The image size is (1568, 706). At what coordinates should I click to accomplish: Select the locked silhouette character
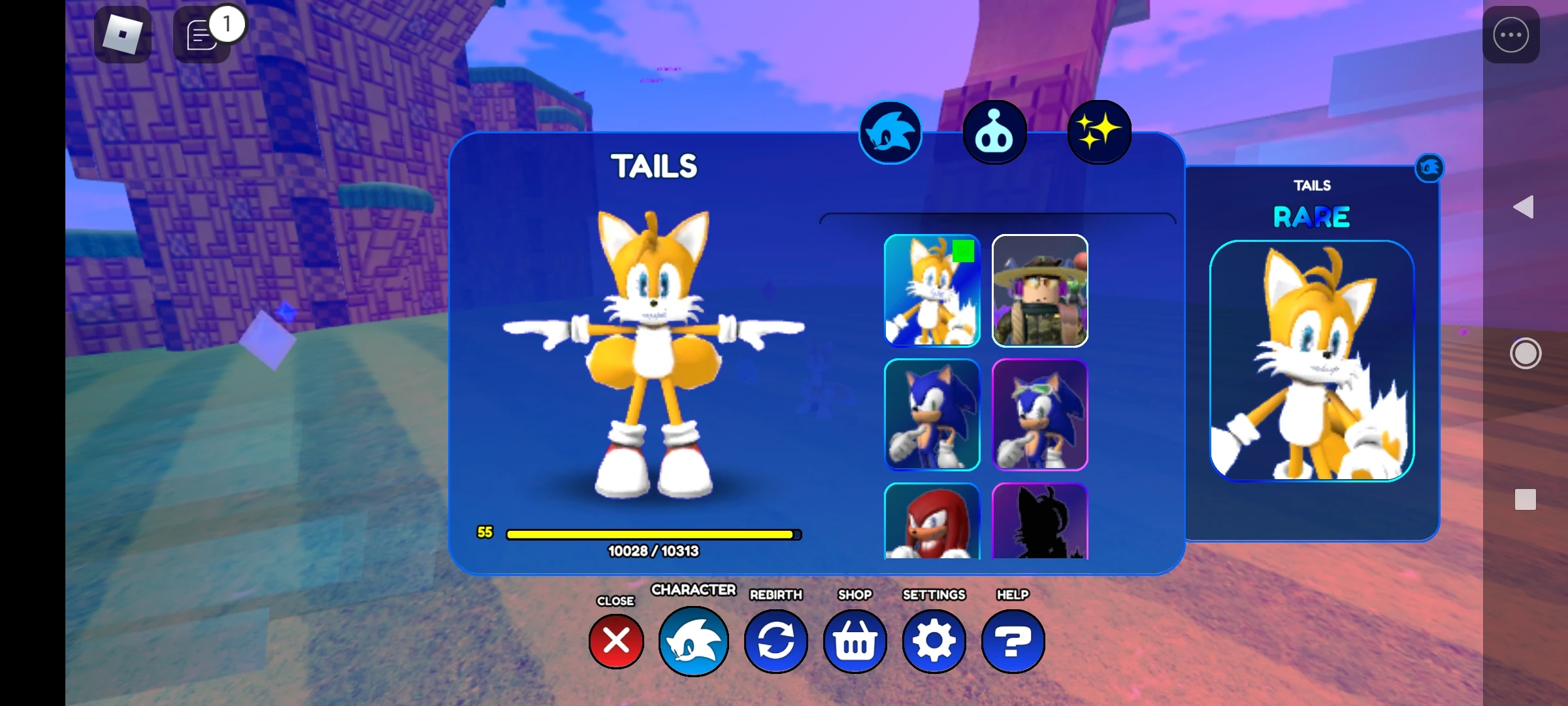pos(1039,523)
